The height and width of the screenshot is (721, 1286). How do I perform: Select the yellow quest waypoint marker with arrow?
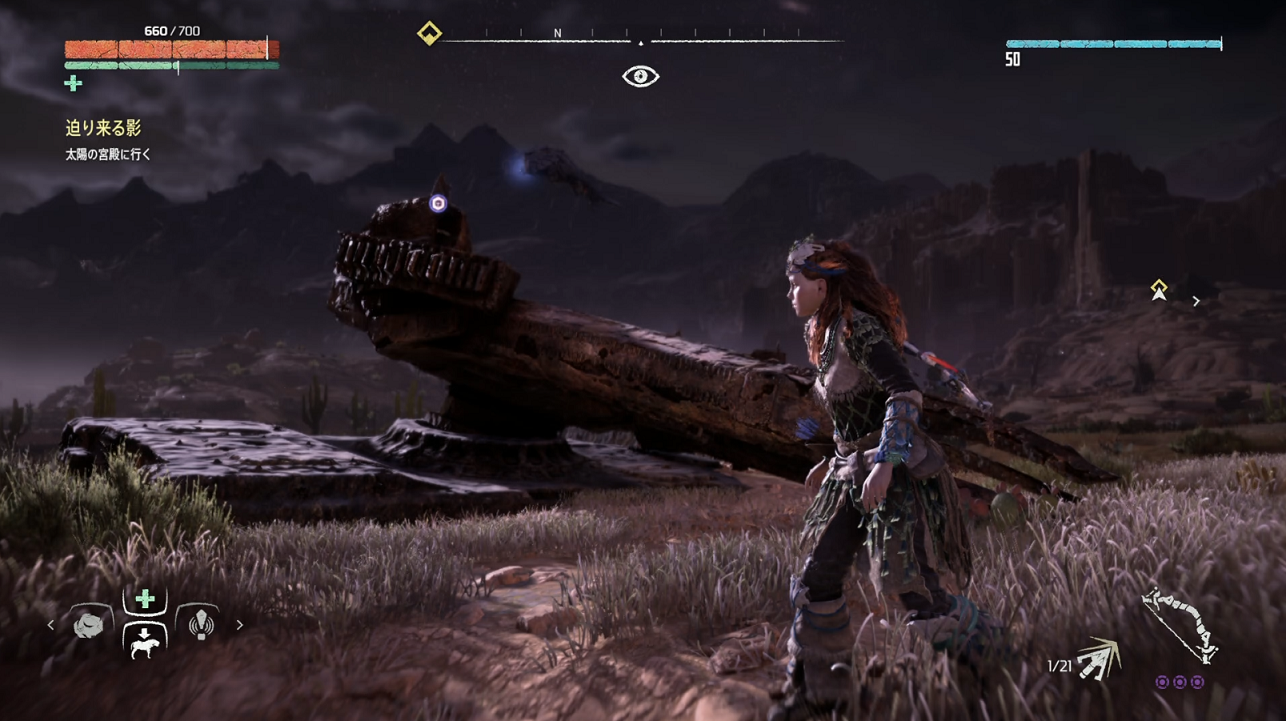[1158, 290]
